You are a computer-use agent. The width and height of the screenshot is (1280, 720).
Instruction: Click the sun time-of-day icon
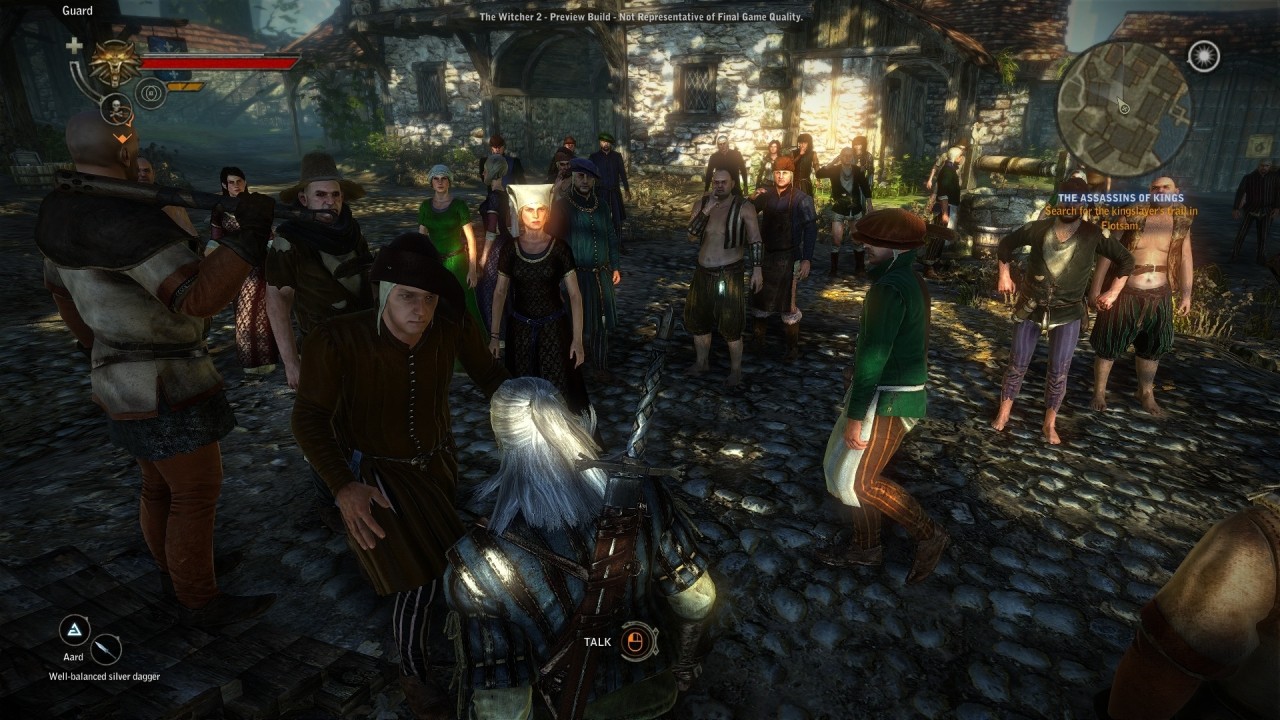[1204, 56]
